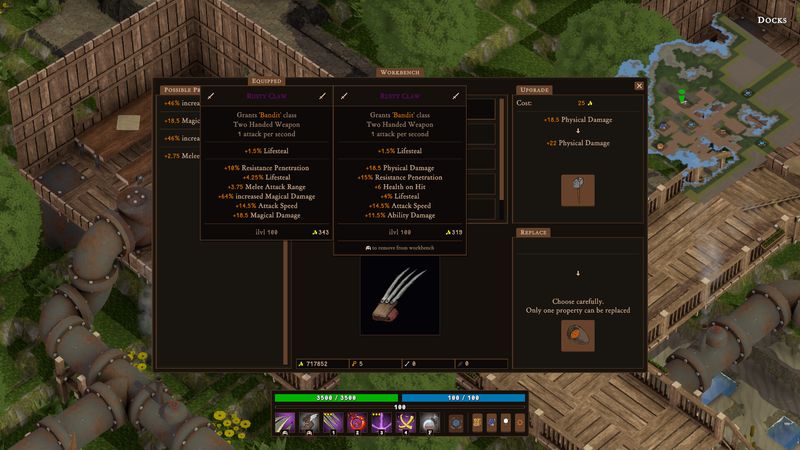Click the orange ring hotbar icon
This screenshot has width=800, height=450.
(520, 424)
